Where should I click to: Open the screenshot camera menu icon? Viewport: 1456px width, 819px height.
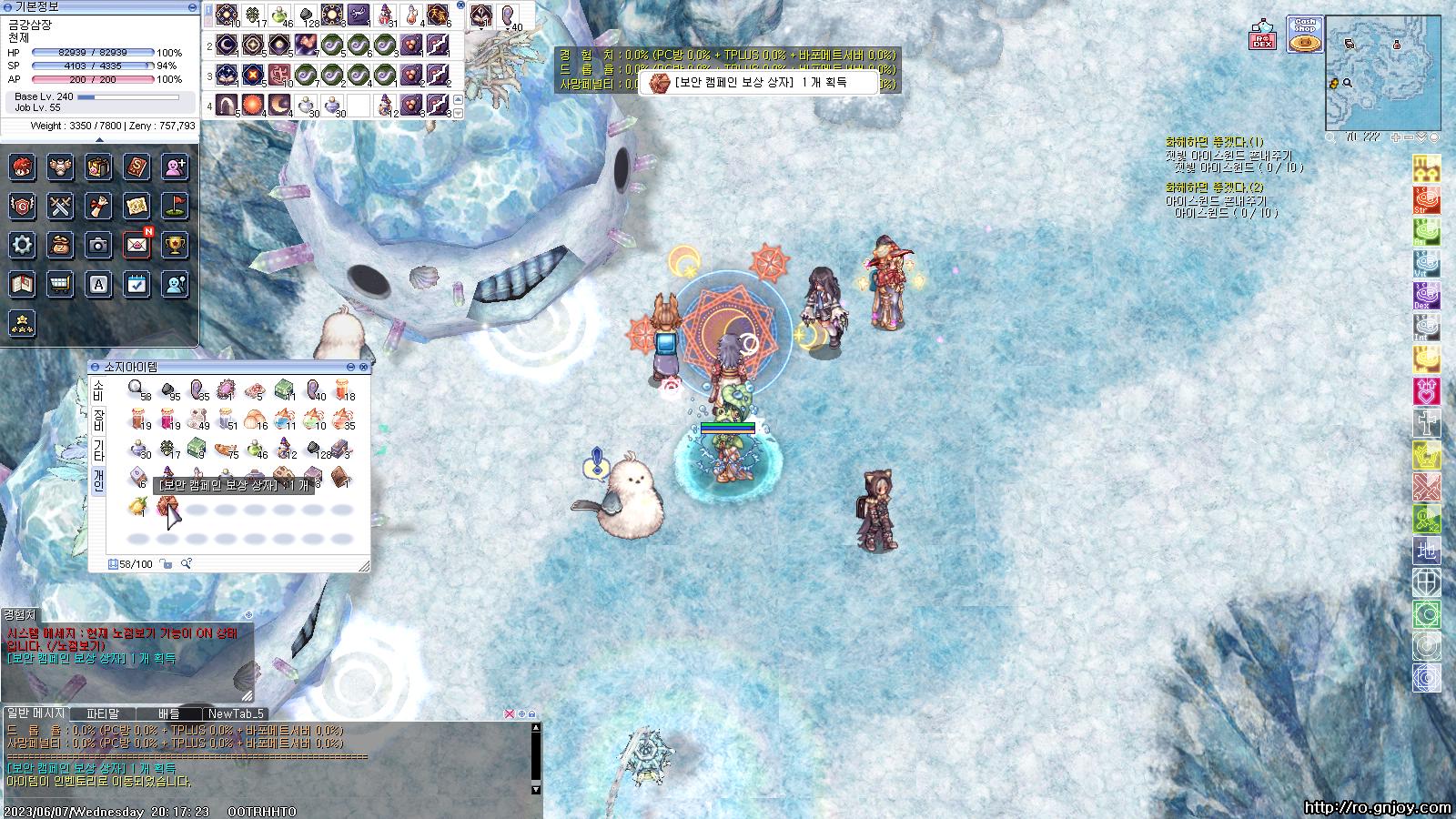98,245
